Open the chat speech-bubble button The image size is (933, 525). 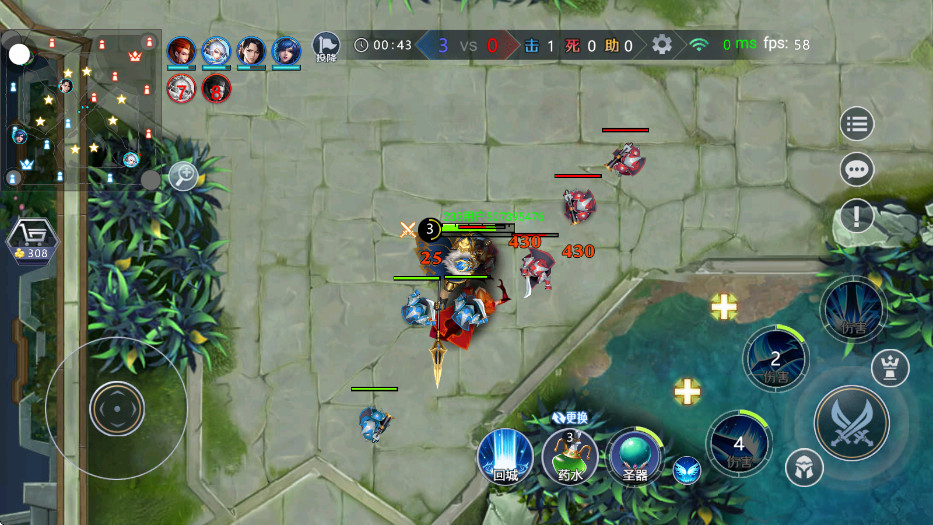click(857, 170)
